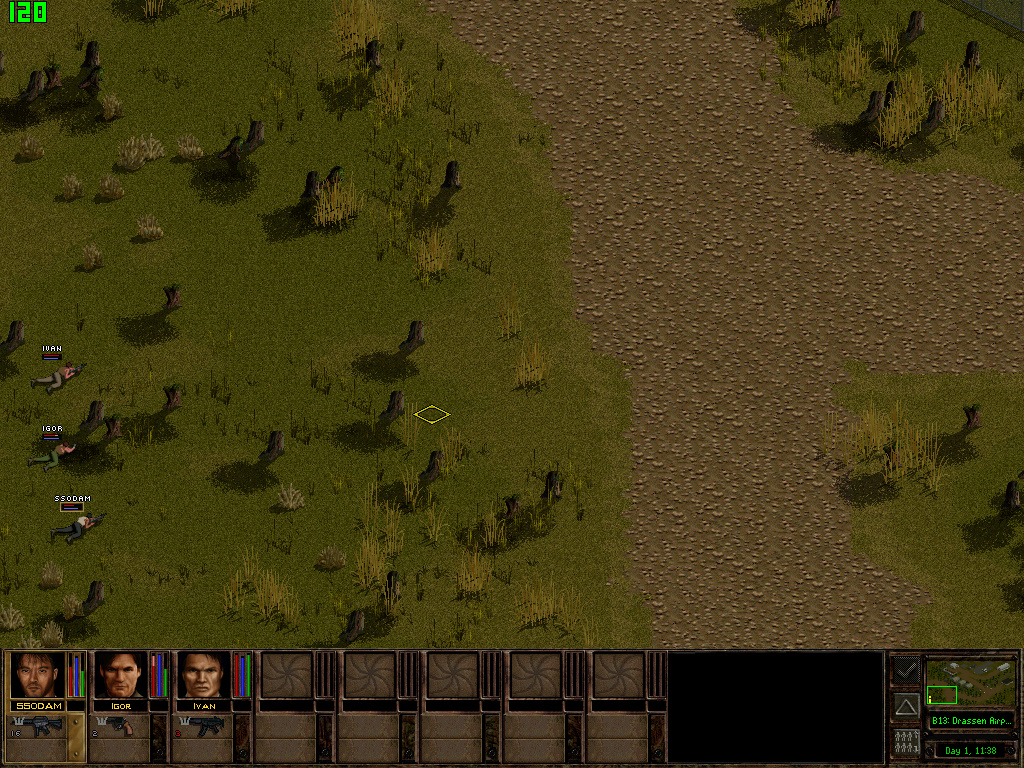This screenshot has height=768, width=1024.
Task: Toggle the squad figures button
Action: [906, 743]
